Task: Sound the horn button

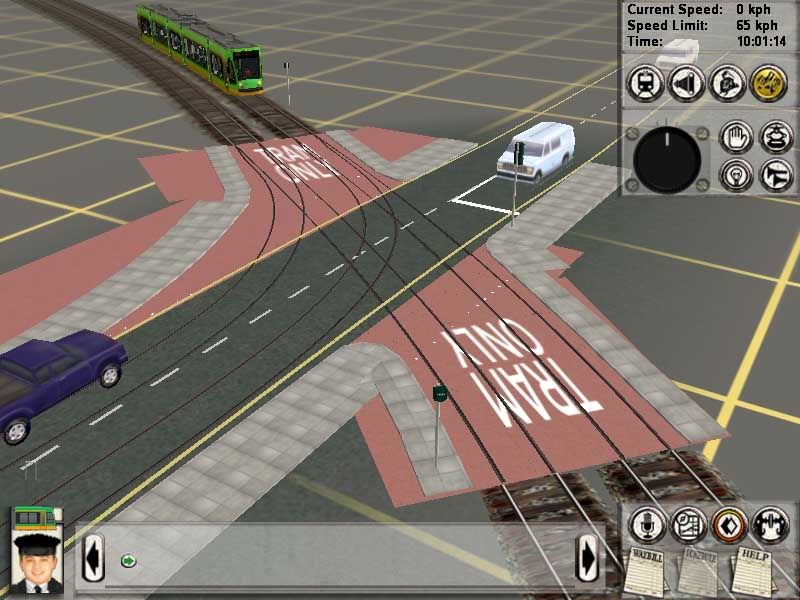Action: (x=775, y=175)
